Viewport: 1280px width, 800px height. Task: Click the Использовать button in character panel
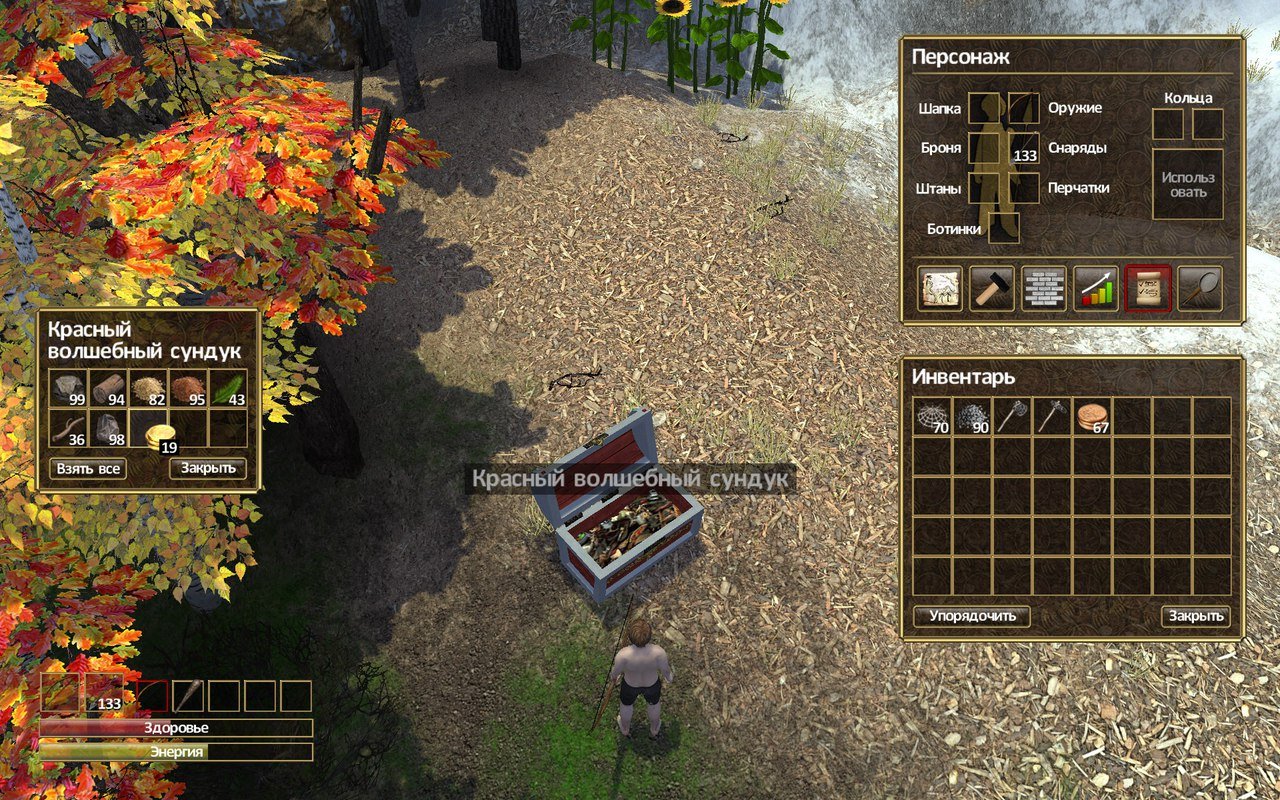tap(1188, 184)
